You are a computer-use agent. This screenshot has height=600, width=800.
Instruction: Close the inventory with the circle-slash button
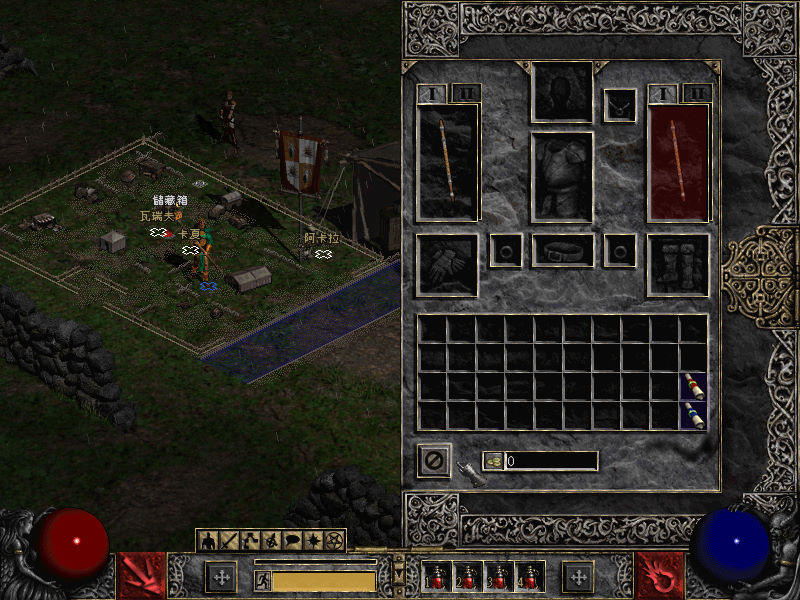point(434,461)
